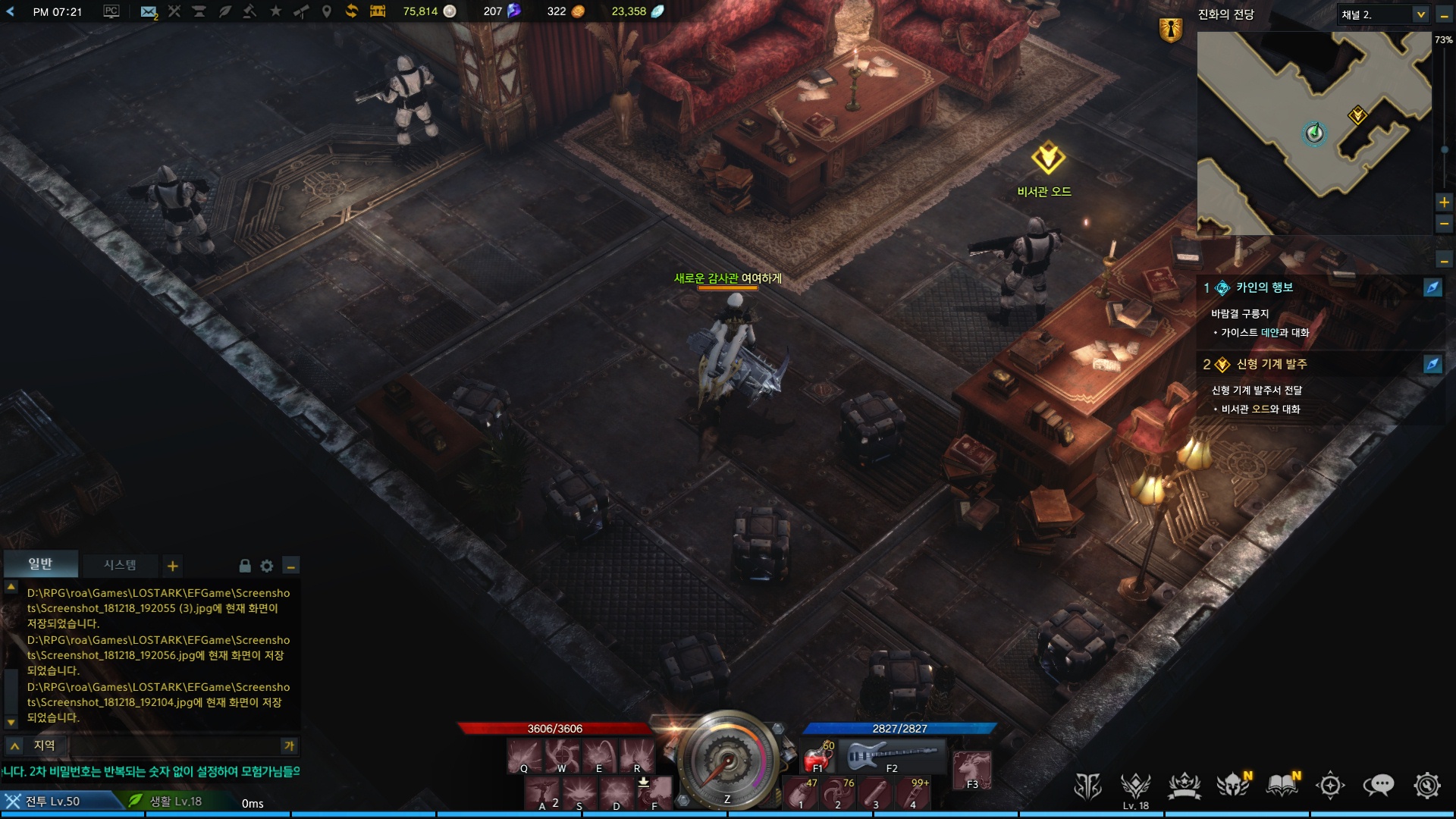Toggle the chat window lock icon

[245, 566]
